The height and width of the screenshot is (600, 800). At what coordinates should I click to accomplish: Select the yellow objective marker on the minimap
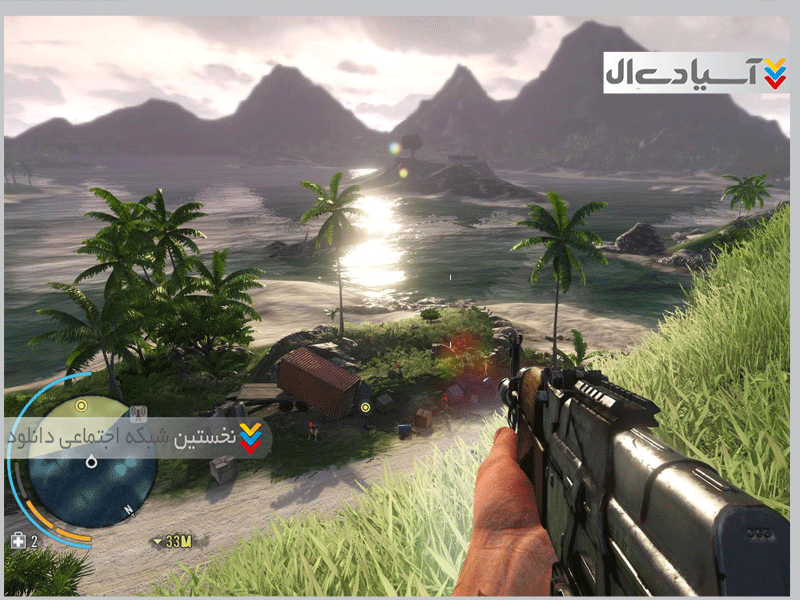[81, 406]
